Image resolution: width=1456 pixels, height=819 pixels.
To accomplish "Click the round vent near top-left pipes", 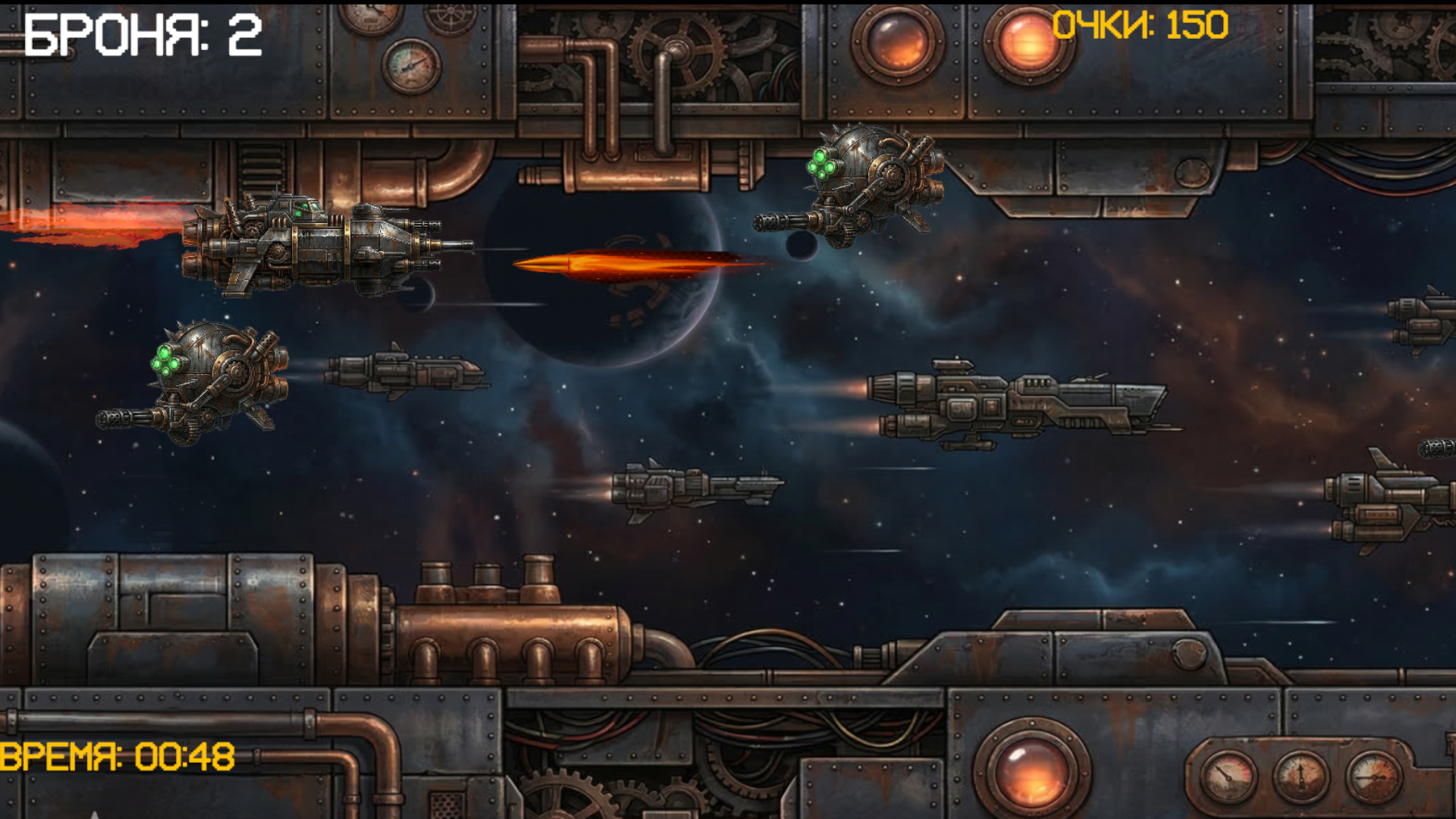I will (x=449, y=17).
